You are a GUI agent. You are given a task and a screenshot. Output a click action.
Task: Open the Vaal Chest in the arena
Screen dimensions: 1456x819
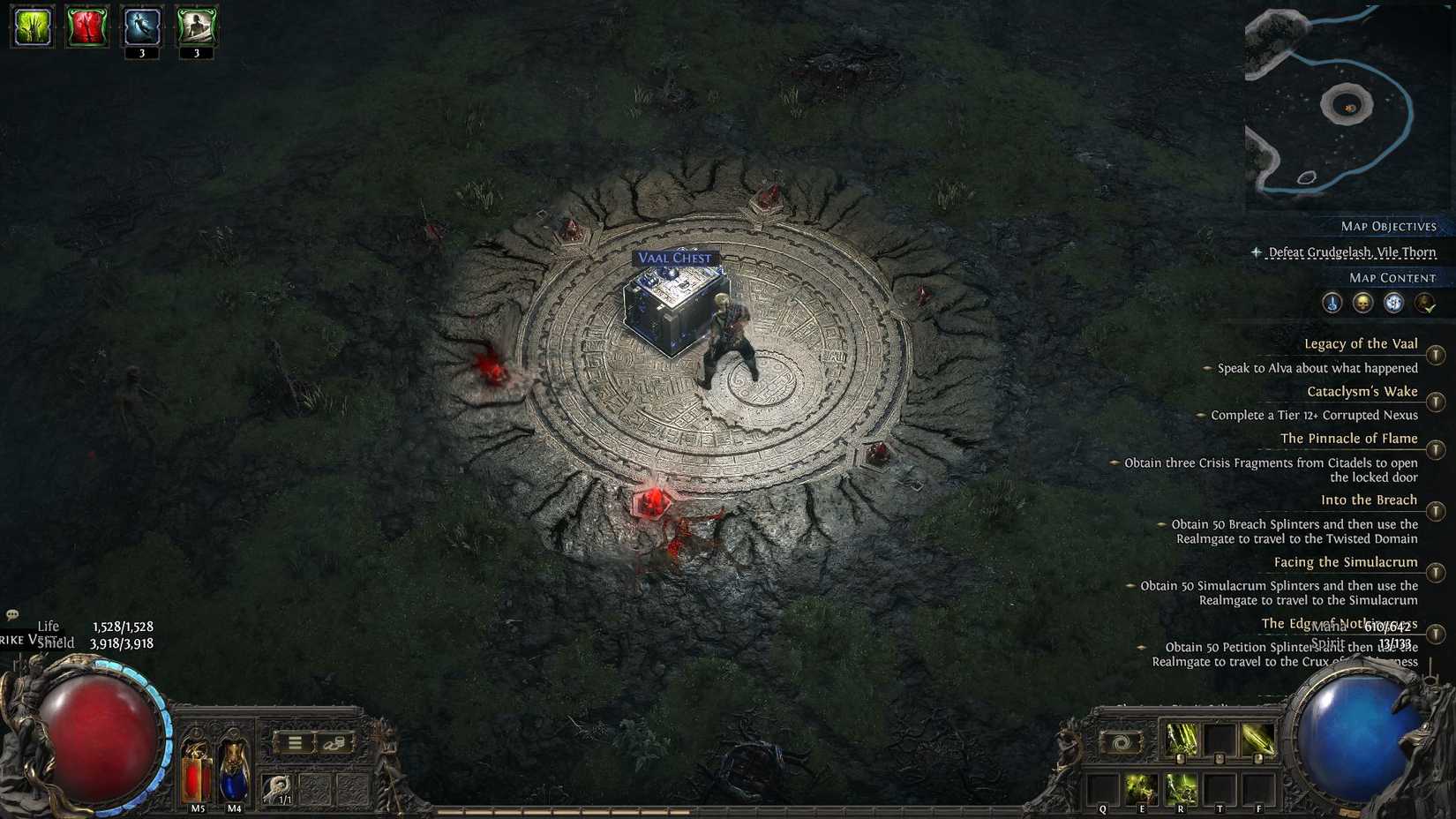(x=671, y=309)
